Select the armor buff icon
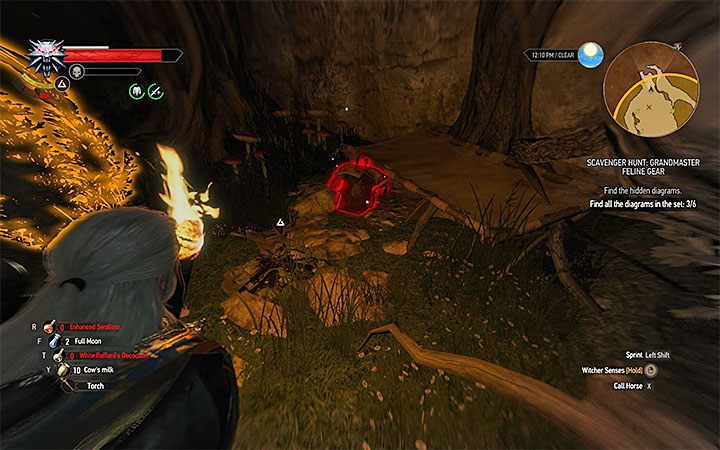The height and width of the screenshot is (450, 720). 135,91
